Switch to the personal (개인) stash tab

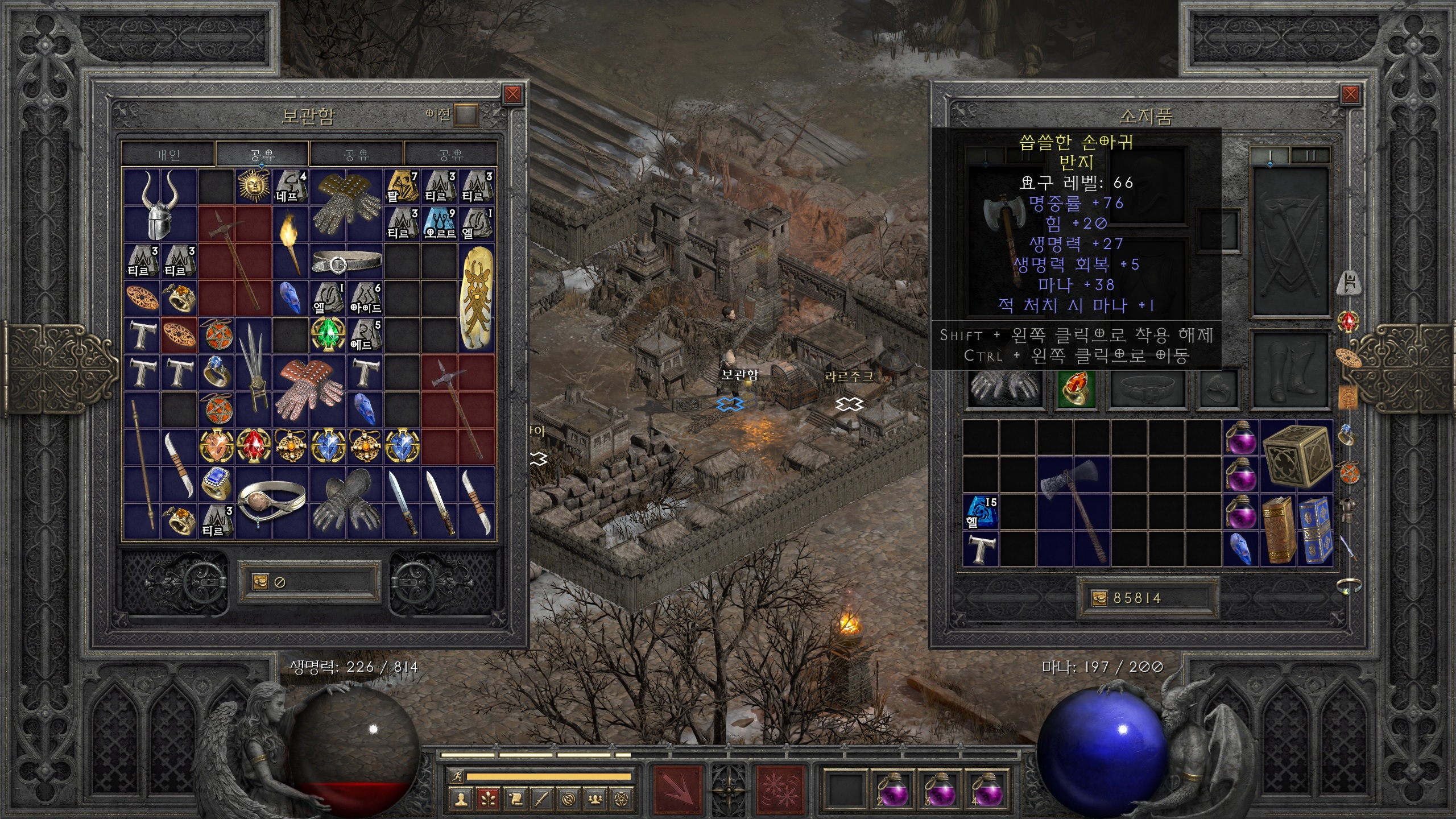tap(168, 154)
